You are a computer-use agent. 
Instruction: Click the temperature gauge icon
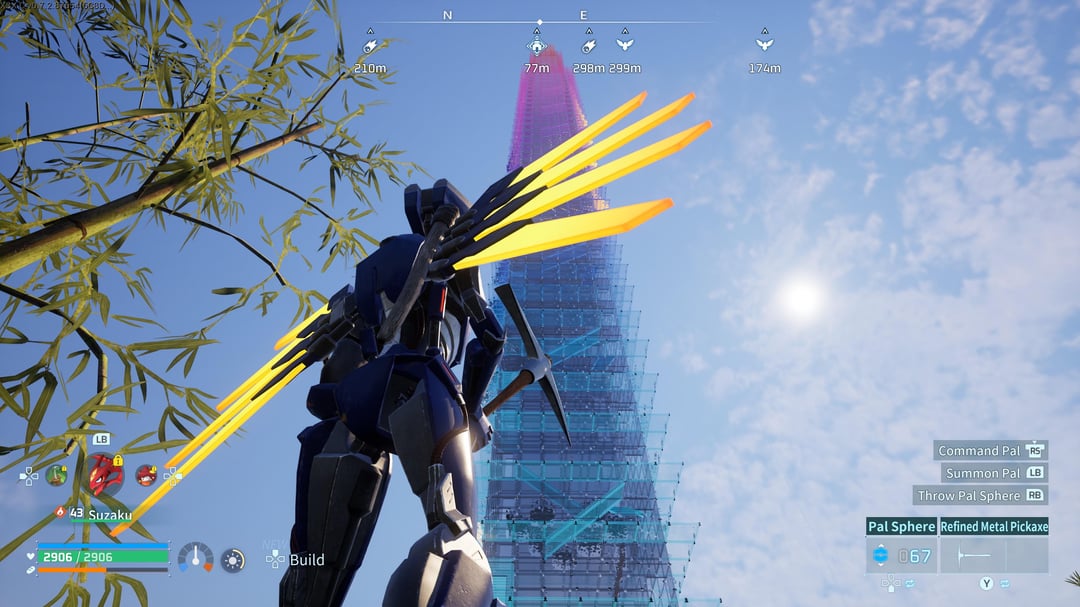pos(195,558)
